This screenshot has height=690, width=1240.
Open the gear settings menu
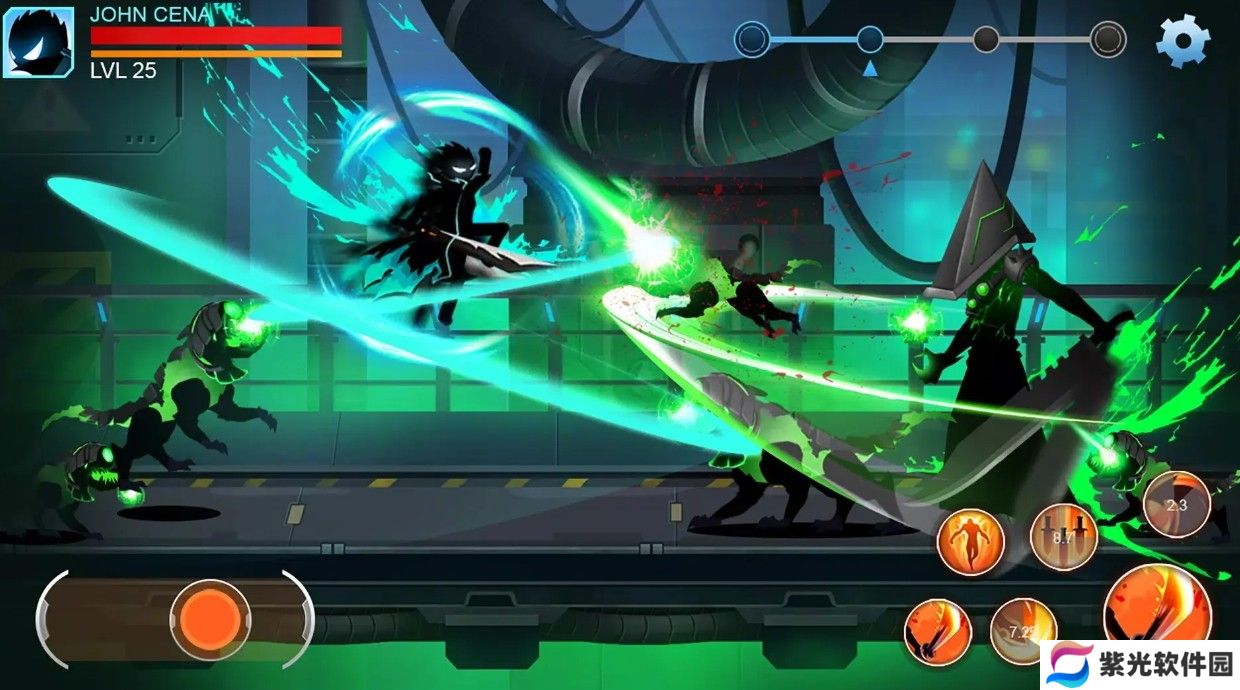tap(1183, 41)
